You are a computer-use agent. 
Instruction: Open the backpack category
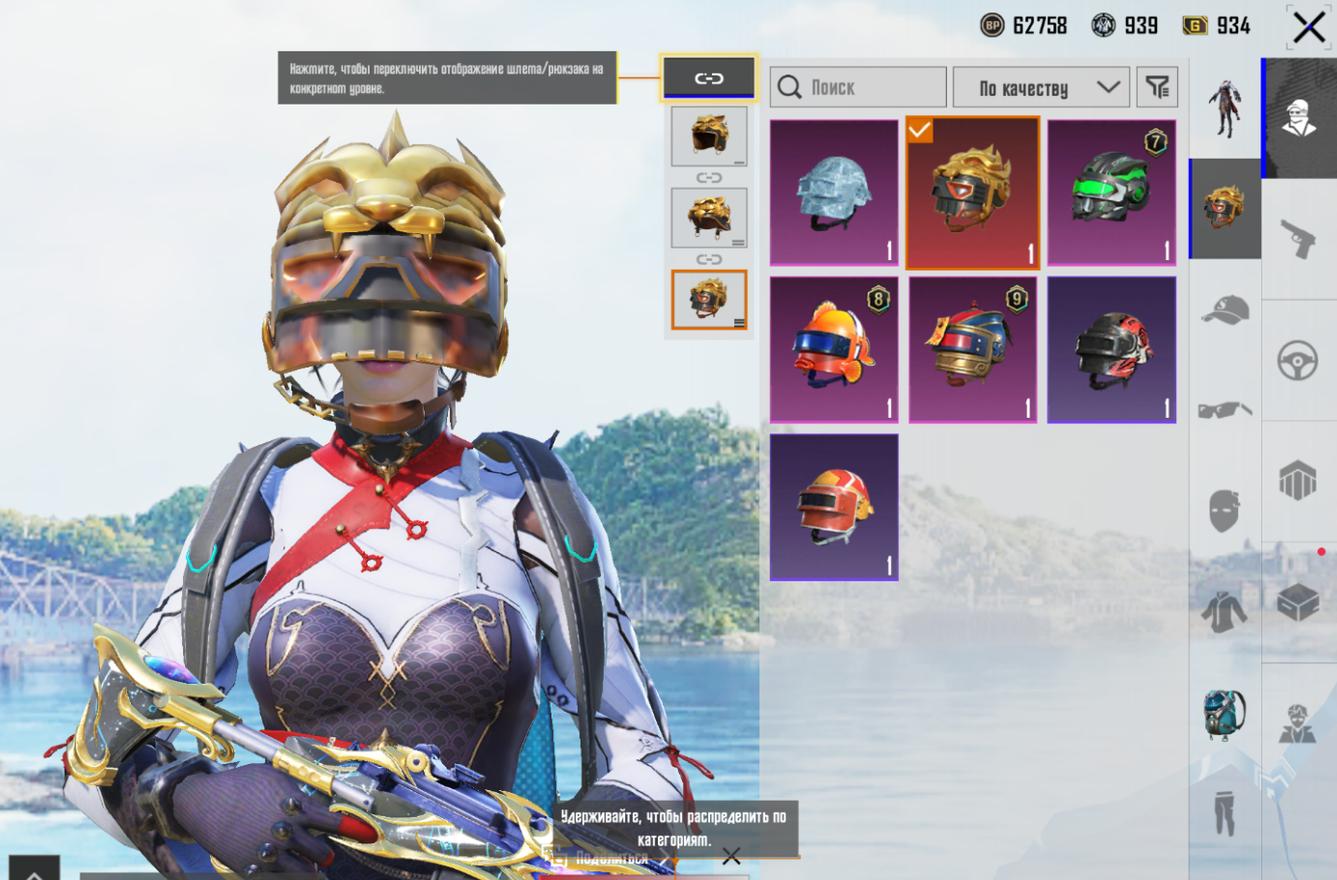click(x=1224, y=714)
